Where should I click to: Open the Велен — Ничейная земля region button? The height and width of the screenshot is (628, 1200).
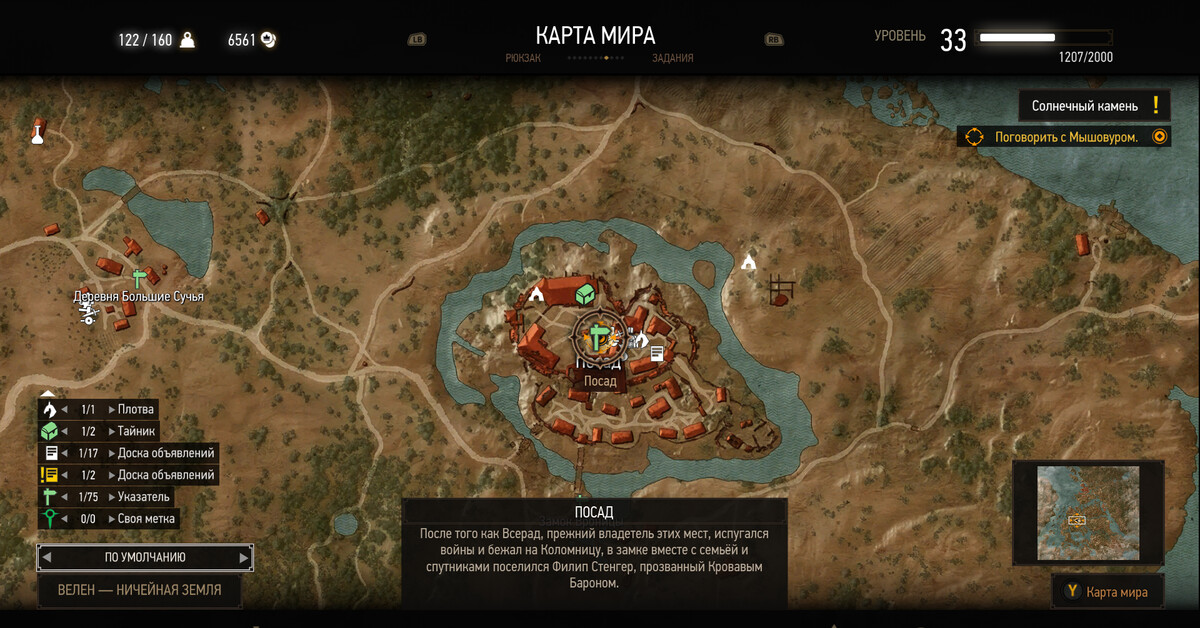[x=139, y=589]
